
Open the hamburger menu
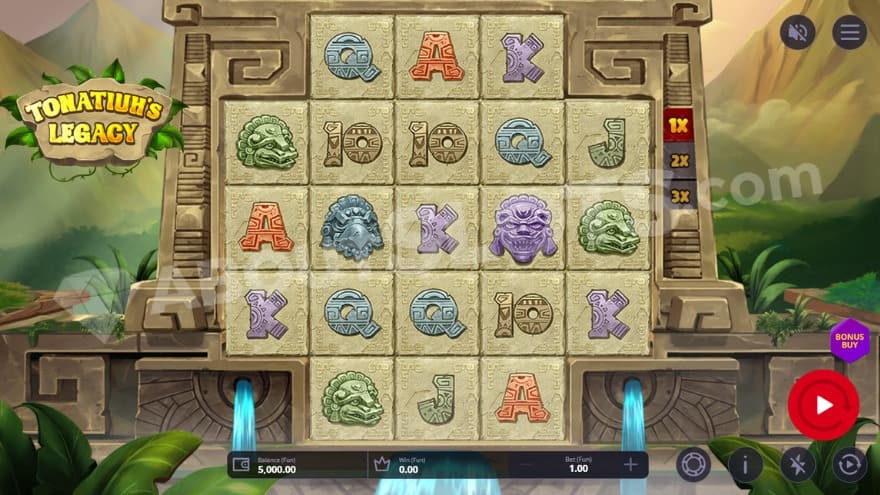tap(849, 33)
